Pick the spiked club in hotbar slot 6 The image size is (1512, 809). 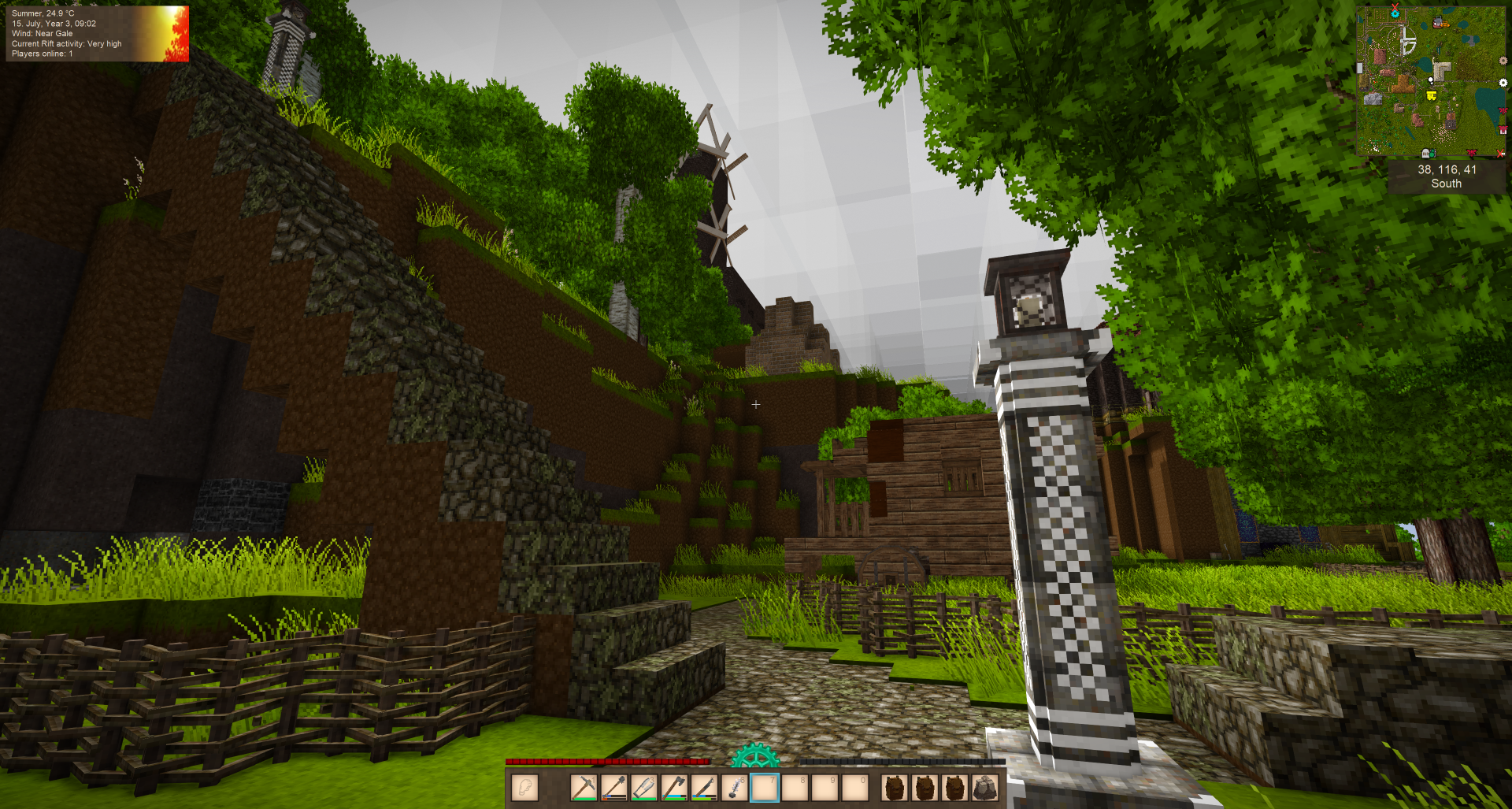point(734,787)
